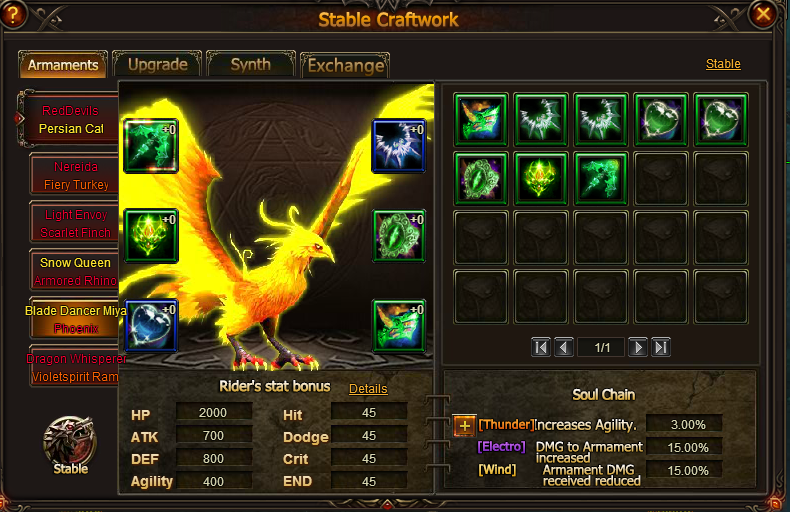Select RedDevils Persian Cat mount
The image size is (790, 512).
[70, 119]
